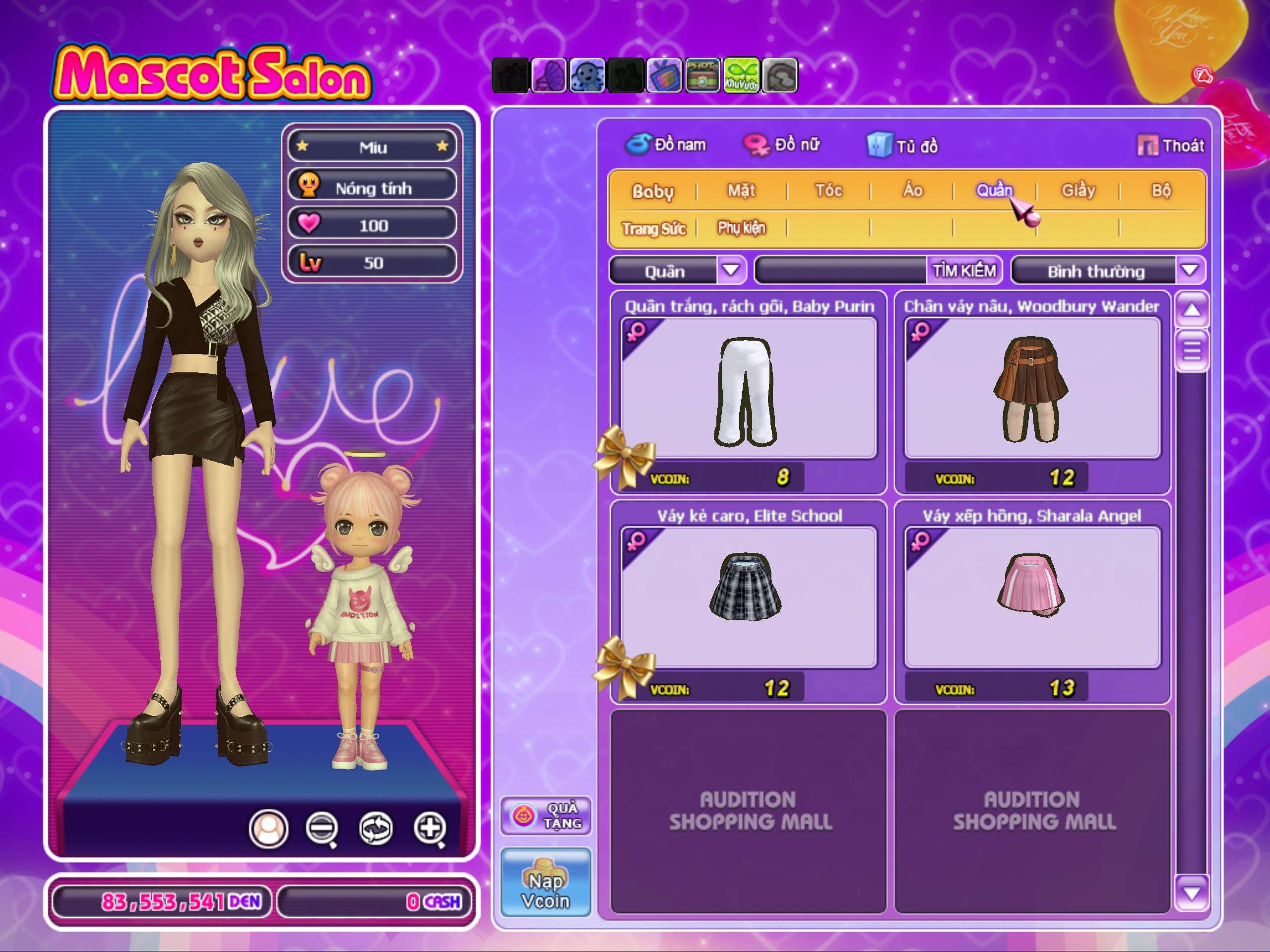
Task: Select the Baby category
Action: tap(653, 191)
